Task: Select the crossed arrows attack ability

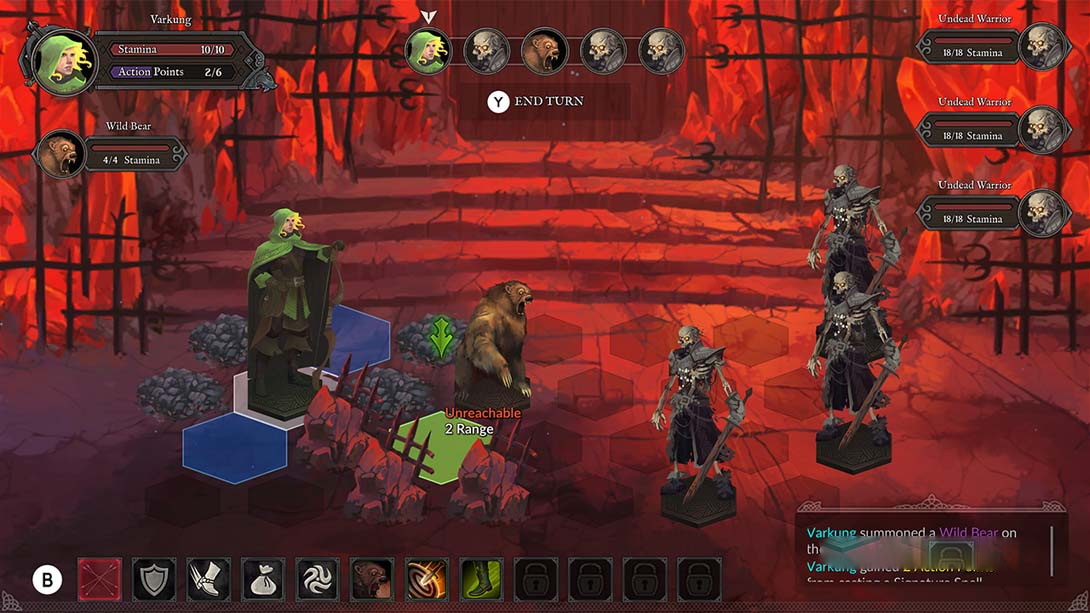Action: [100, 580]
